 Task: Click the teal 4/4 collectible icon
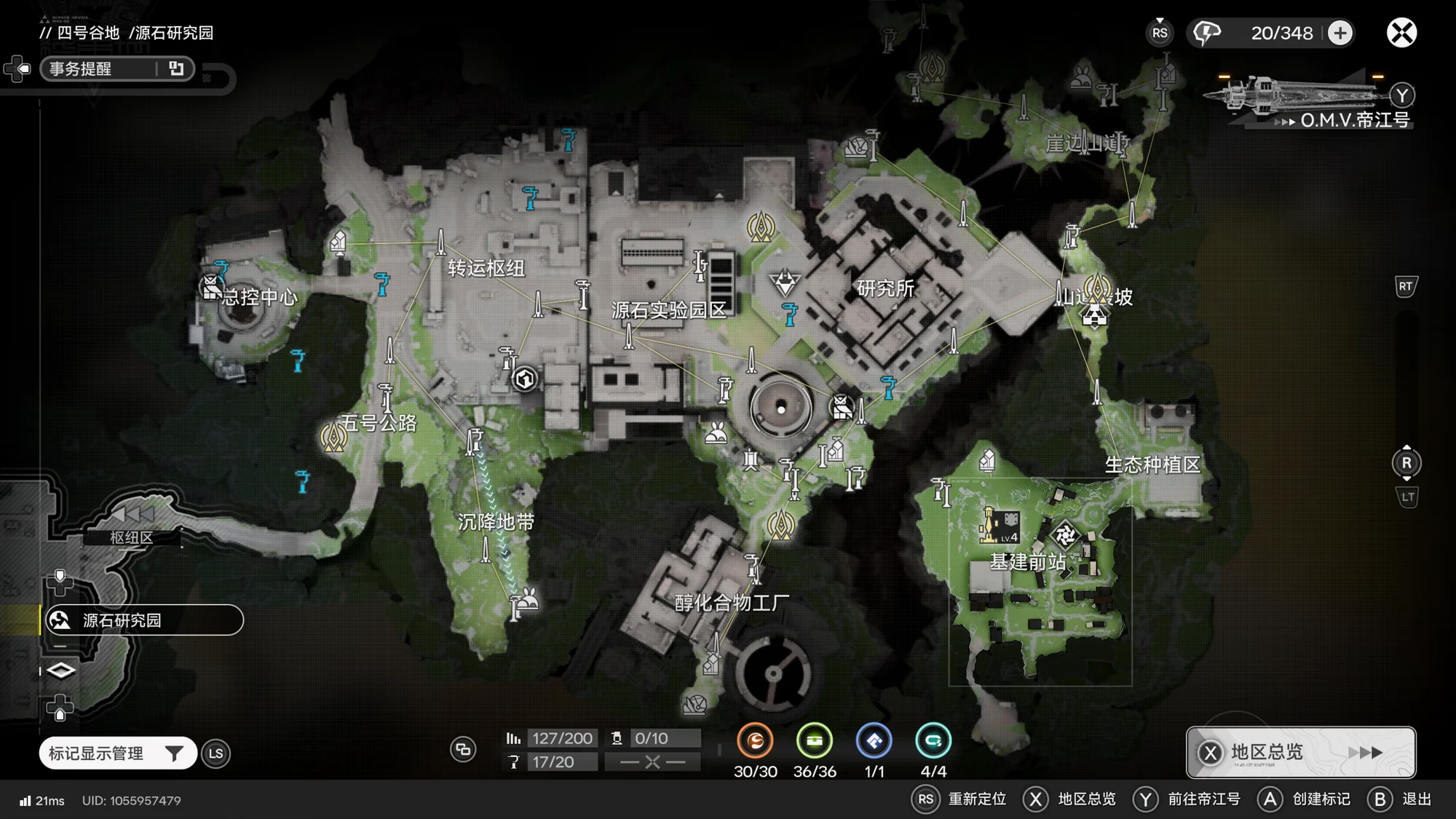(x=933, y=741)
